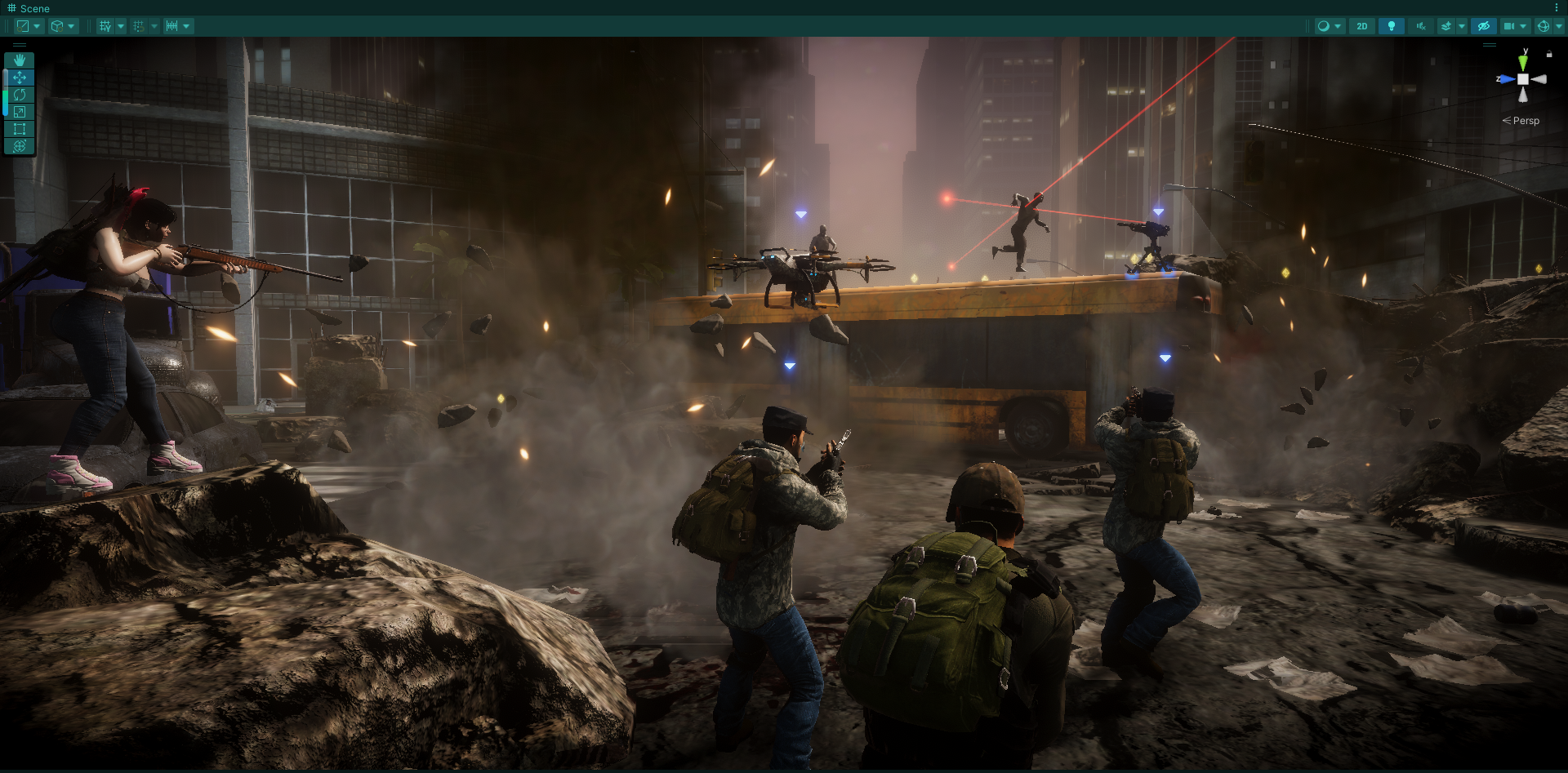The height and width of the screenshot is (773, 1568).
Task: Switch to the rotate tool
Action: point(20,95)
